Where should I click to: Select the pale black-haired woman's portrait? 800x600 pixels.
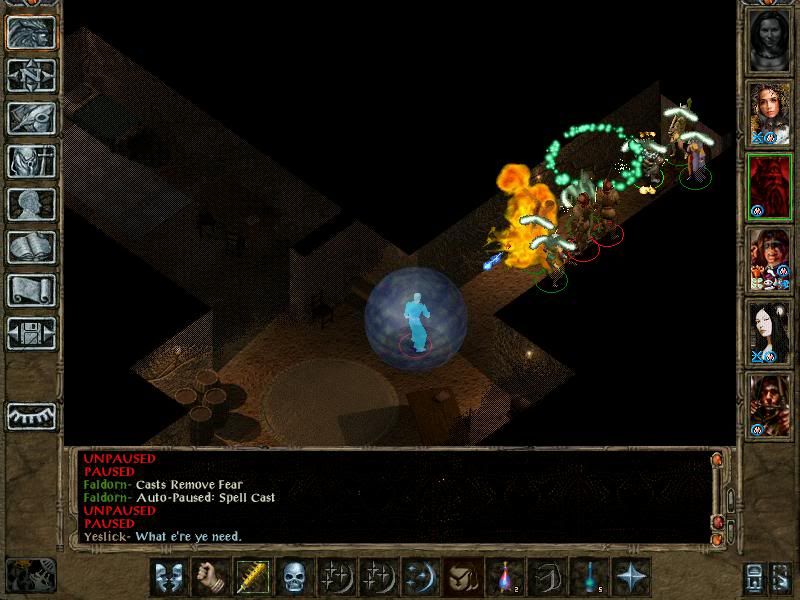pos(770,332)
